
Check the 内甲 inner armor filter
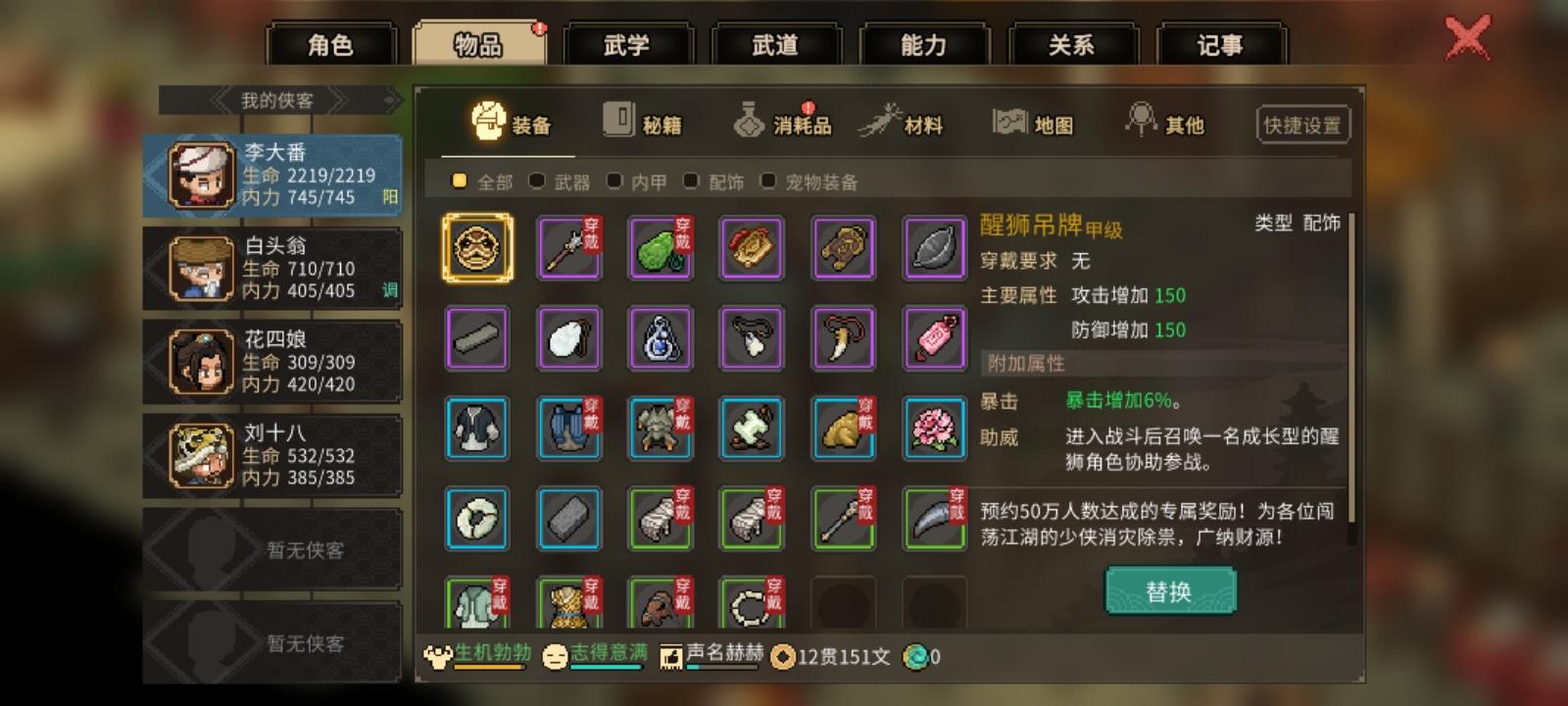[613, 181]
